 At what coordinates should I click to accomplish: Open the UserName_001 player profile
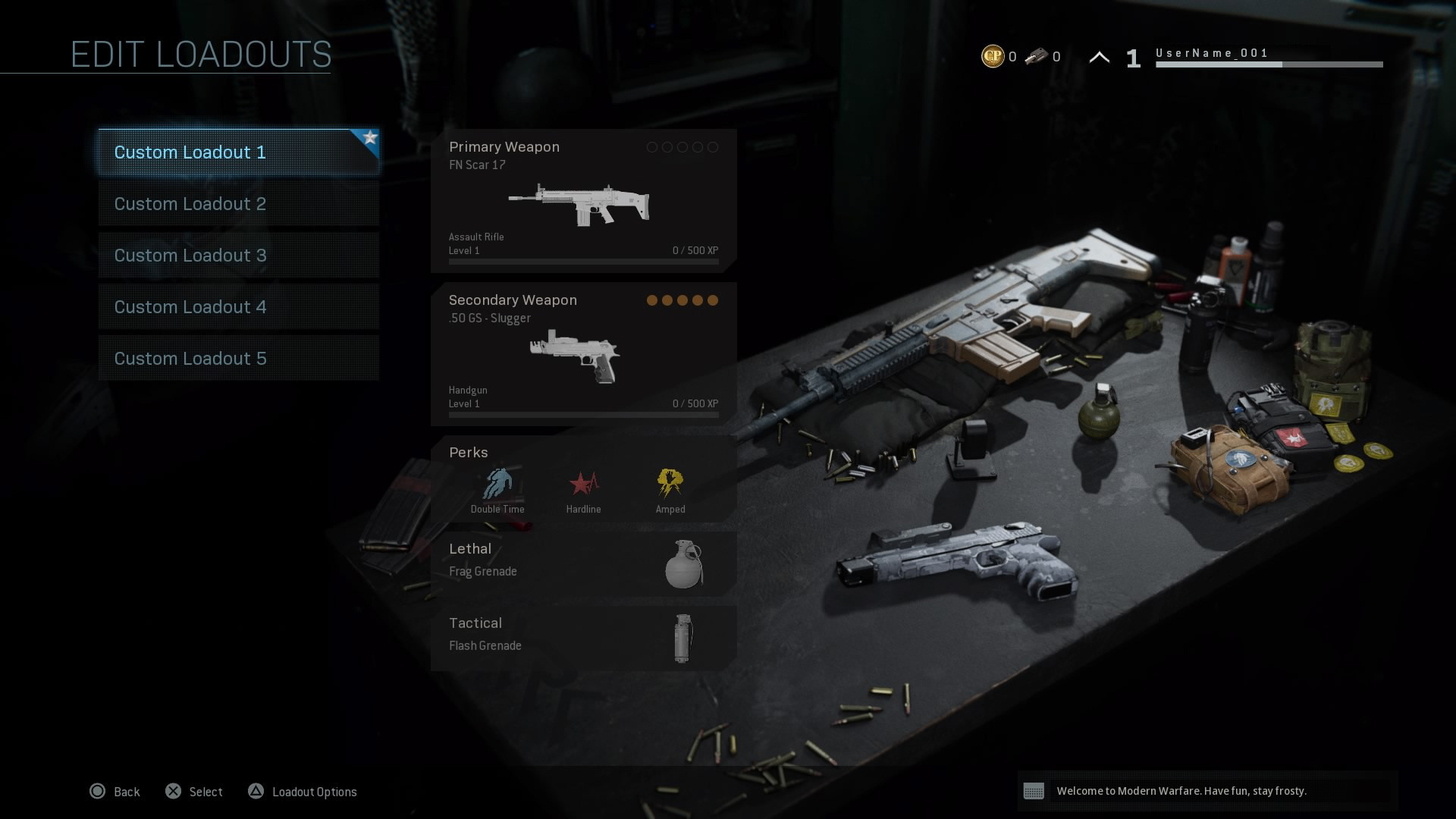tap(1211, 54)
